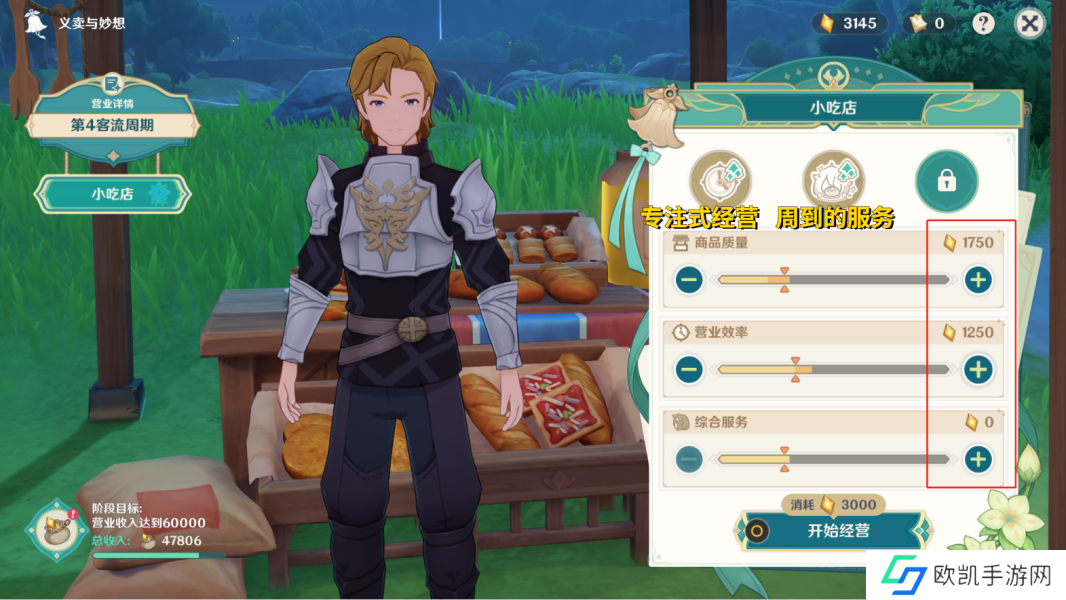Decrease 商品质量 with minus button
The image size is (1066, 600).
pos(689,281)
